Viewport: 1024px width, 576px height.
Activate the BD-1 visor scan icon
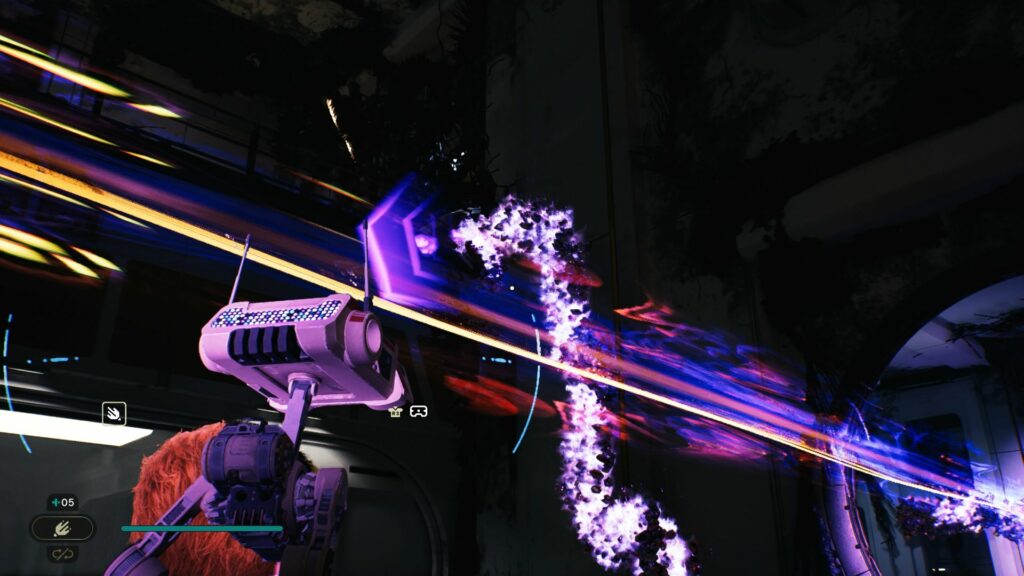[x=418, y=411]
